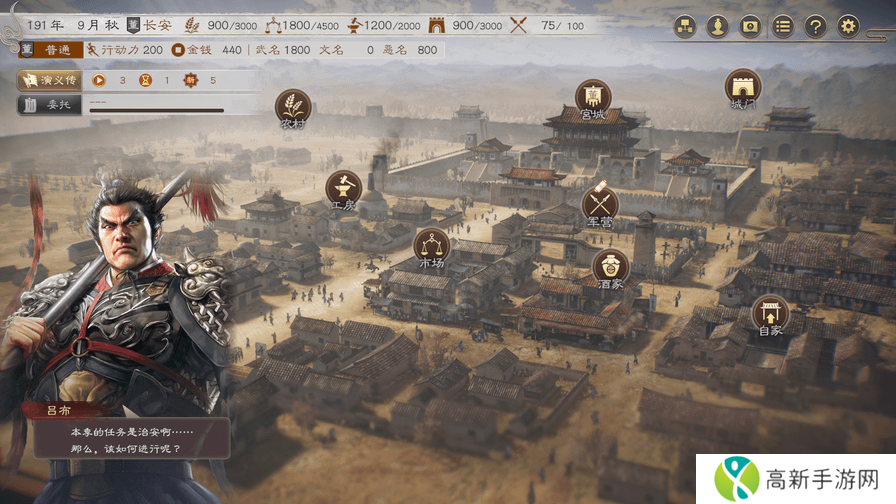Open the 农村 farm village location

(293, 106)
